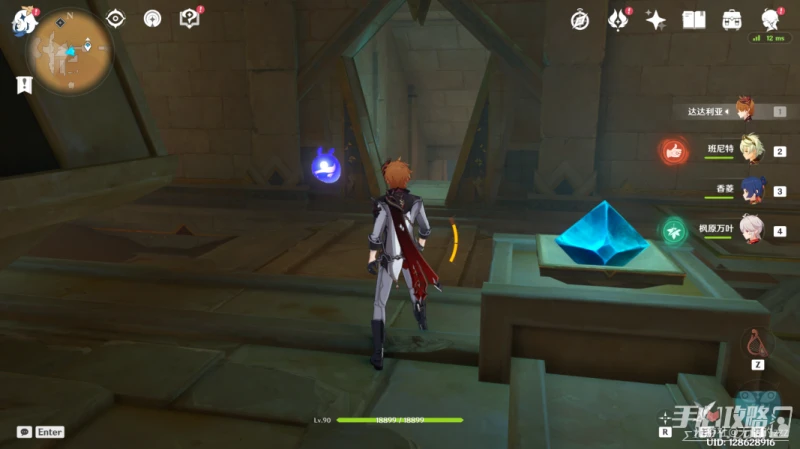Select active character 达达利亚
This screenshot has height=449, width=800.
(745, 110)
